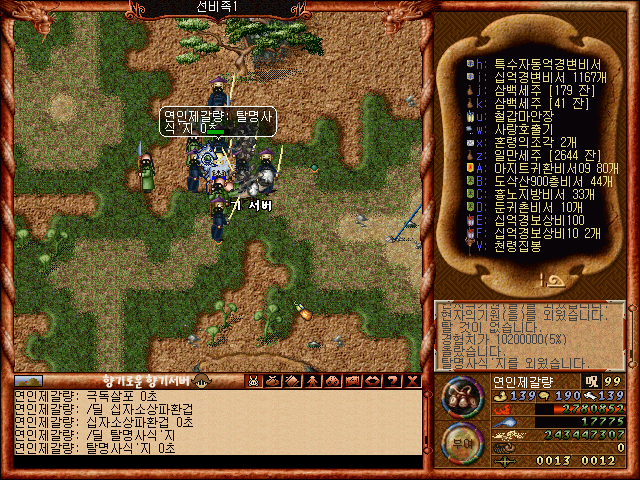
Task: Click the rabbit face toolbar icon
Action: [254, 381]
